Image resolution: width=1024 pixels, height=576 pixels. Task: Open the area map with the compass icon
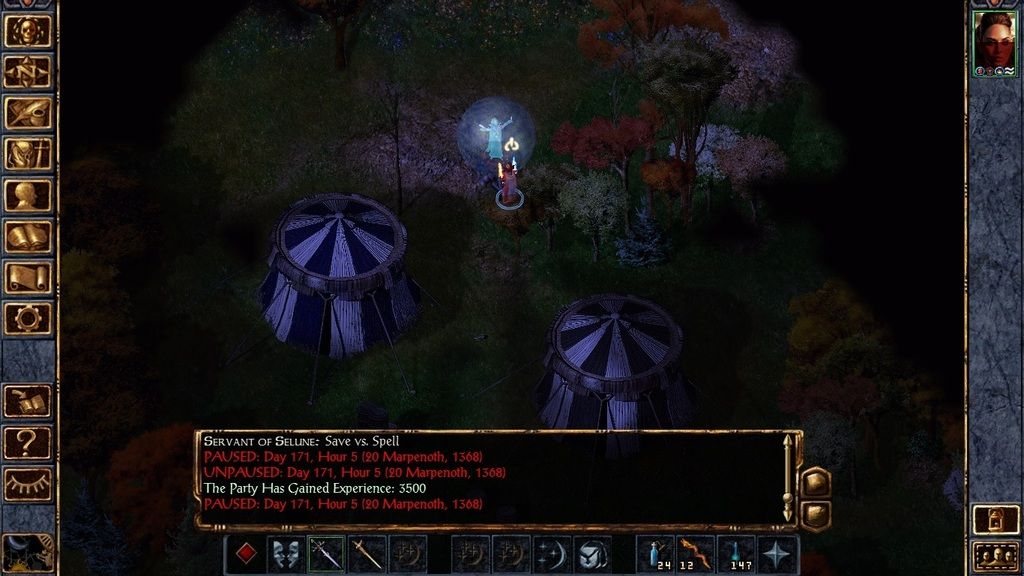pos(28,72)
